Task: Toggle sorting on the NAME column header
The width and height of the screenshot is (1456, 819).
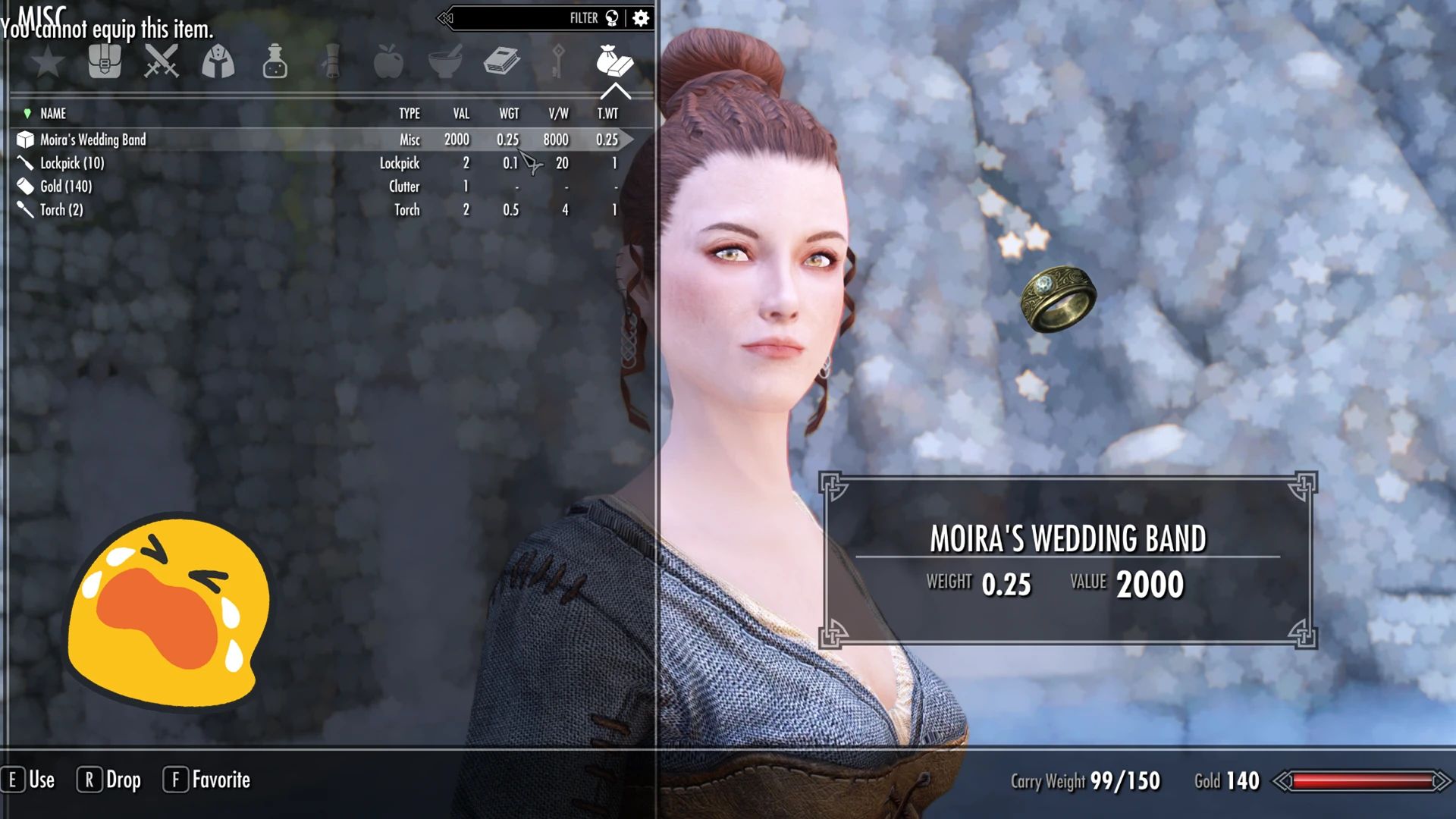Action: coord(52,114)
